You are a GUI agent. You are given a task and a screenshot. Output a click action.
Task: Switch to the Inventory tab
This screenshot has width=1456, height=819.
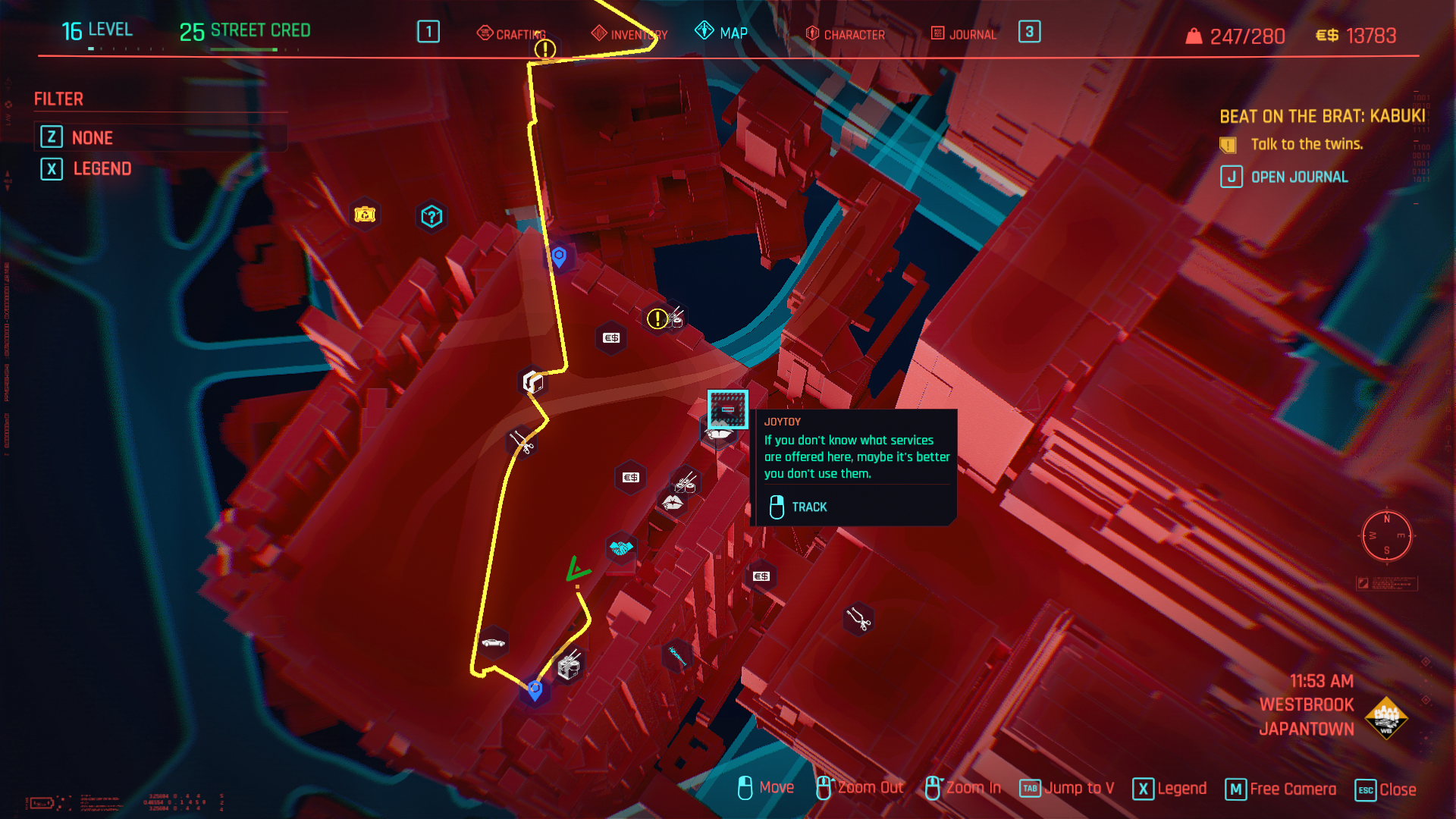(x=635, y=33)
